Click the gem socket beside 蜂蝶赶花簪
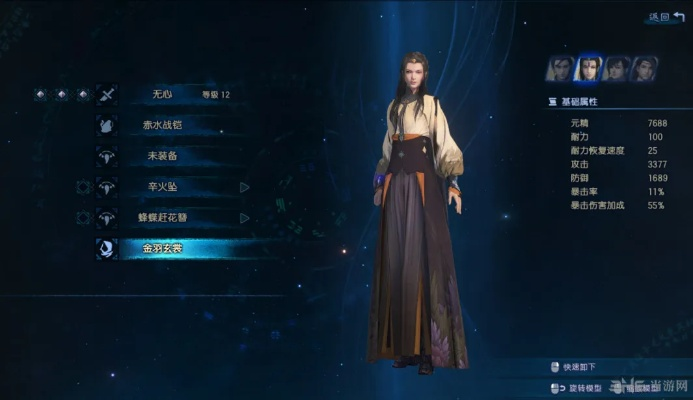This screenshot has height=400, width=693. pos(83,217)
